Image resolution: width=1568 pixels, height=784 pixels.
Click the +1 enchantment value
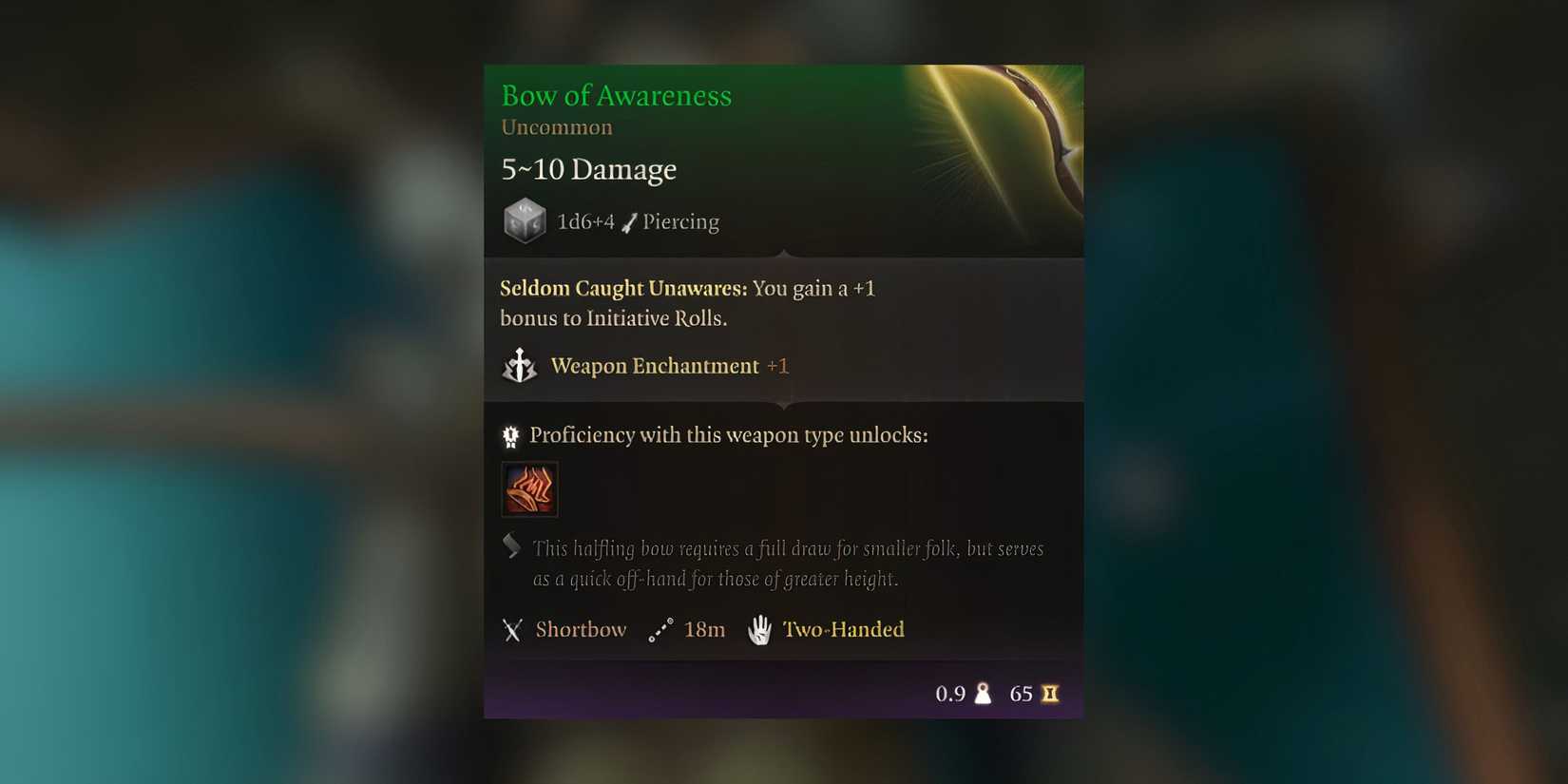778,365
